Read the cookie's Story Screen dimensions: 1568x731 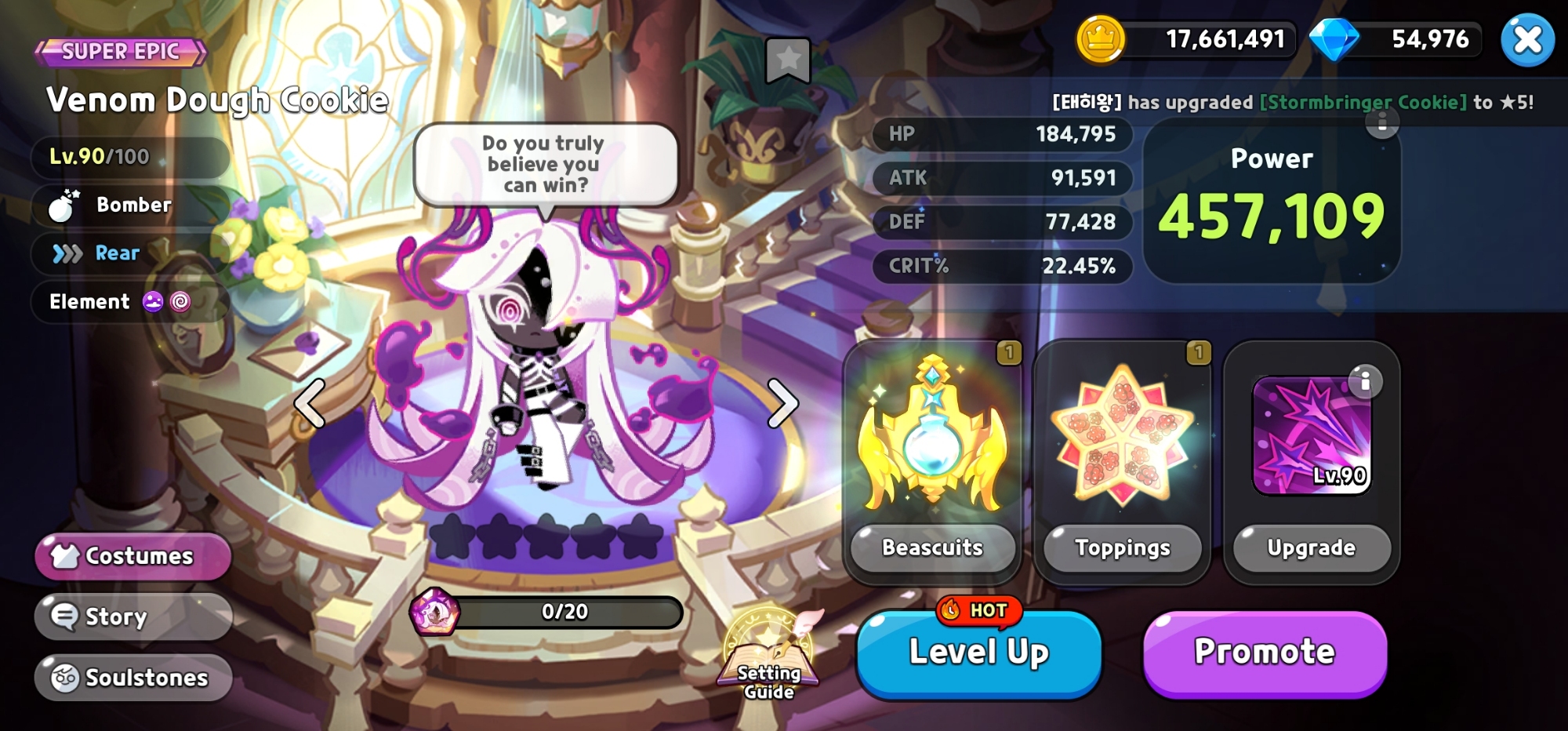132,616
